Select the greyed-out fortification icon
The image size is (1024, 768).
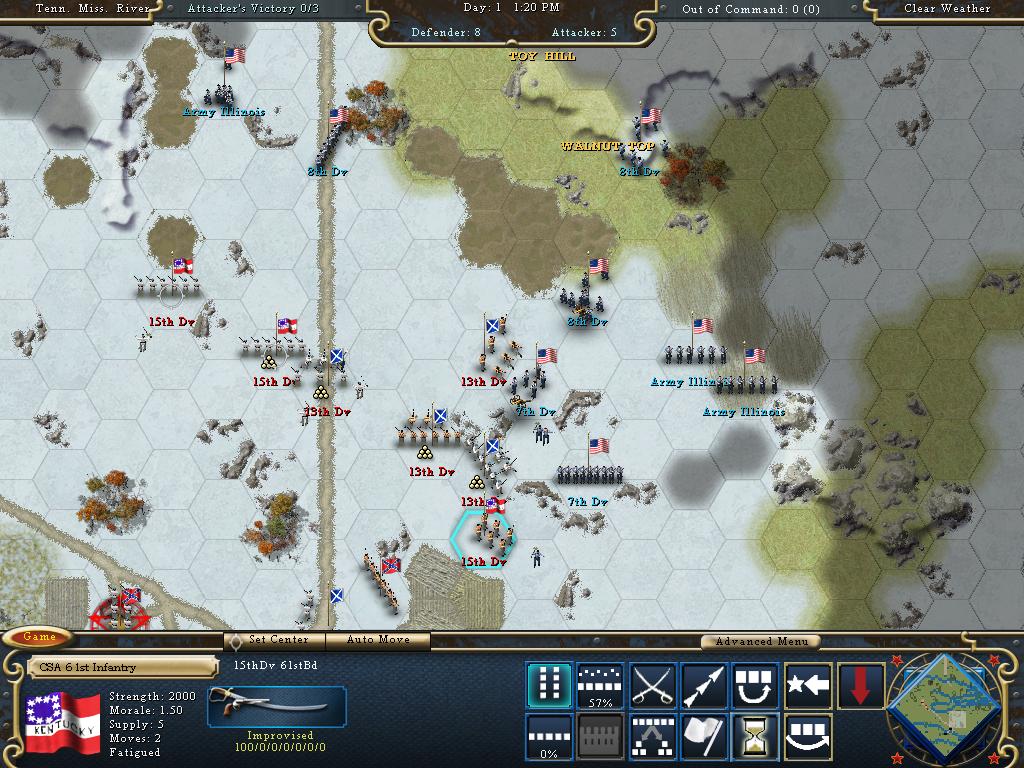pos(600,737)
